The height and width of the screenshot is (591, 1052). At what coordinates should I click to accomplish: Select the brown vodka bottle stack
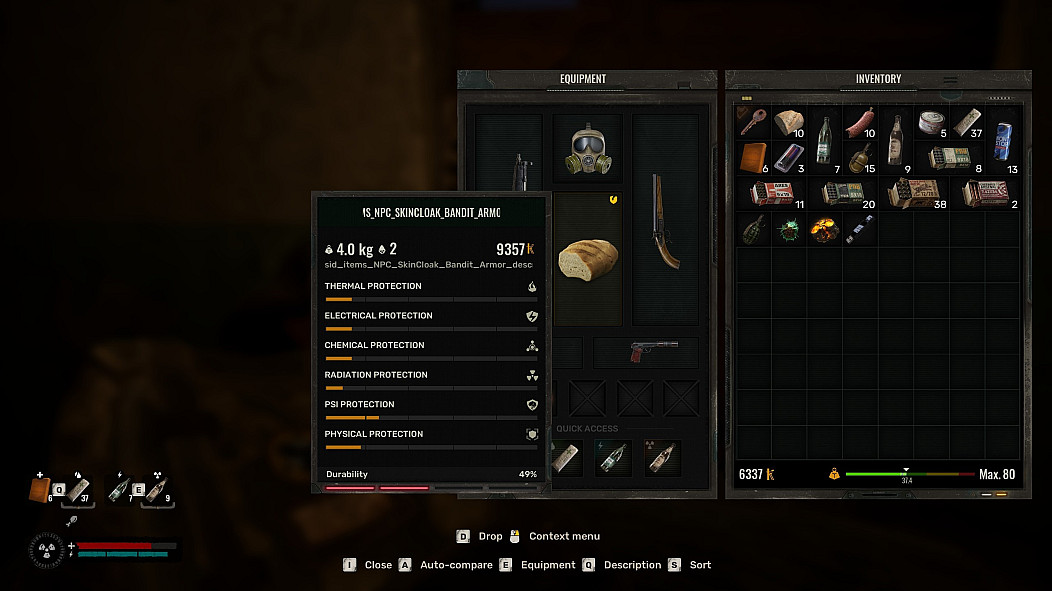[x=896, y=139]
